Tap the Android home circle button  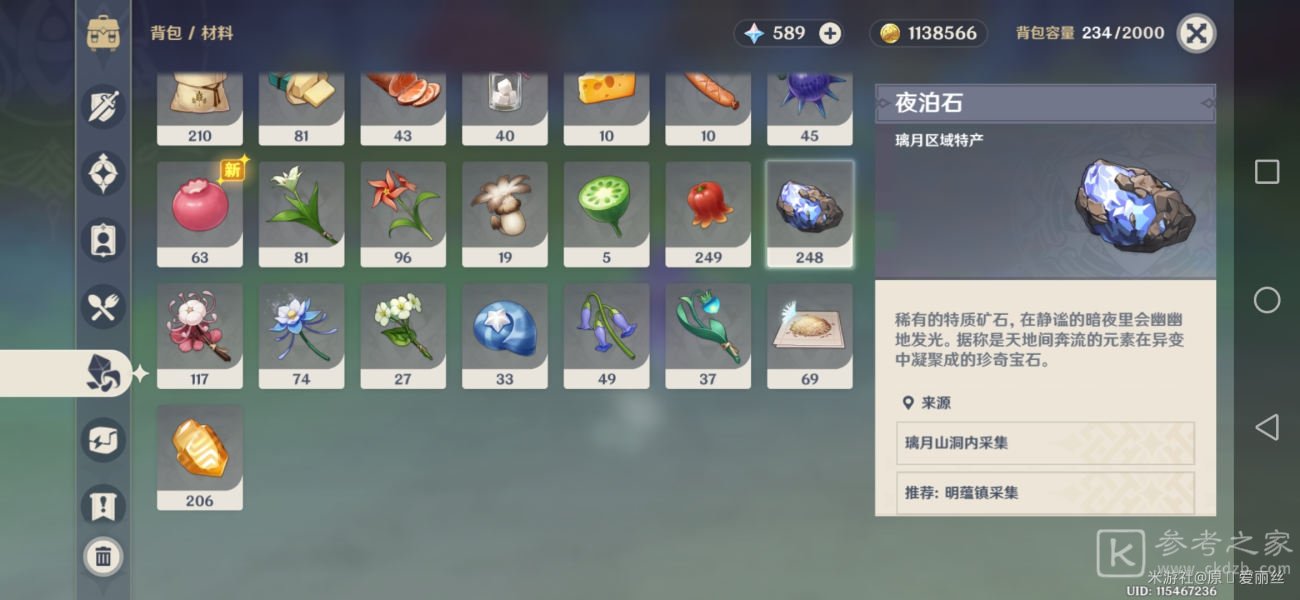pyautogui.click(x=1266, y=300)
